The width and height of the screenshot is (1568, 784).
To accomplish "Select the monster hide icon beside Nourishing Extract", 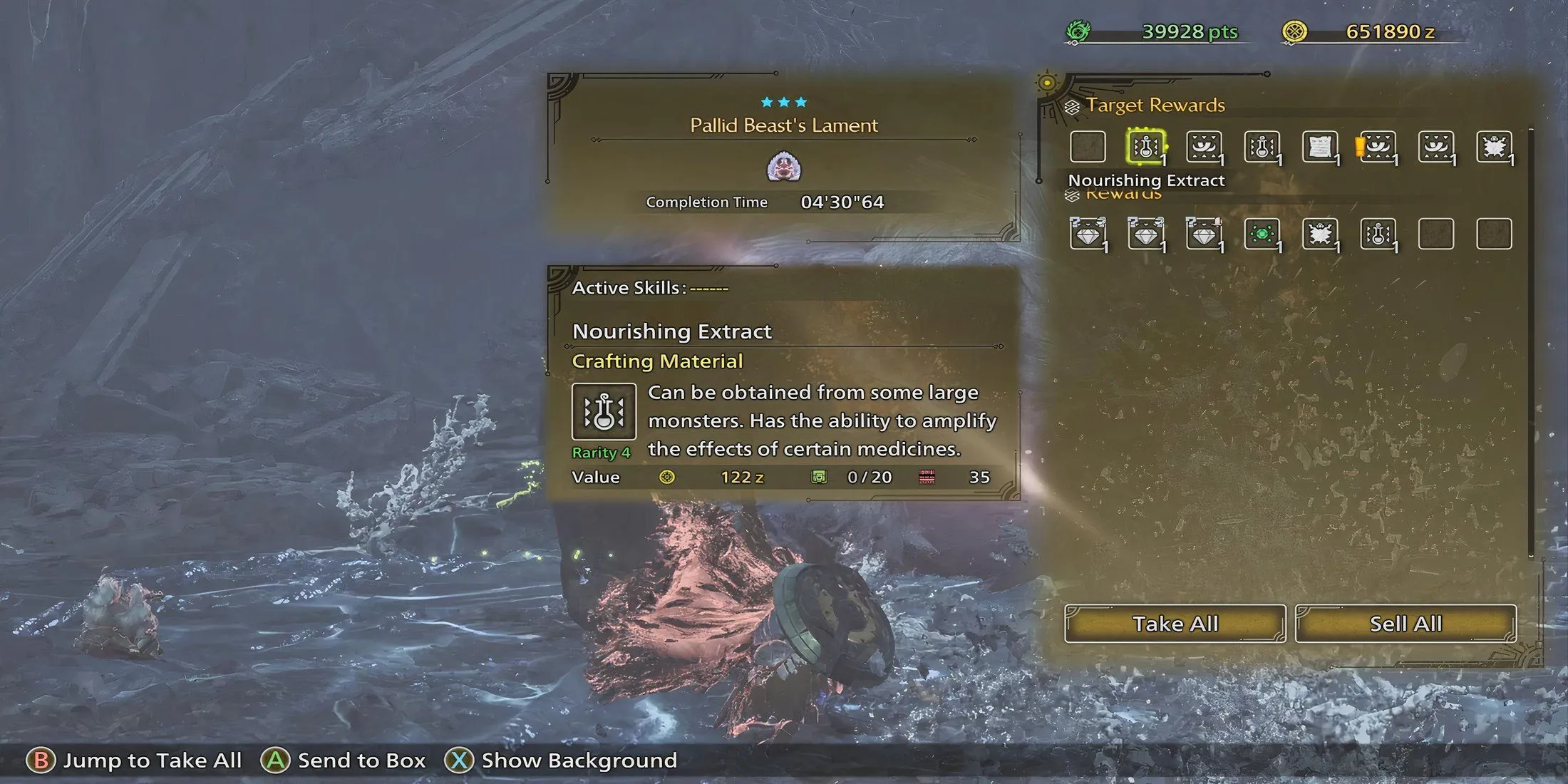I will [x=1204, y=146].
